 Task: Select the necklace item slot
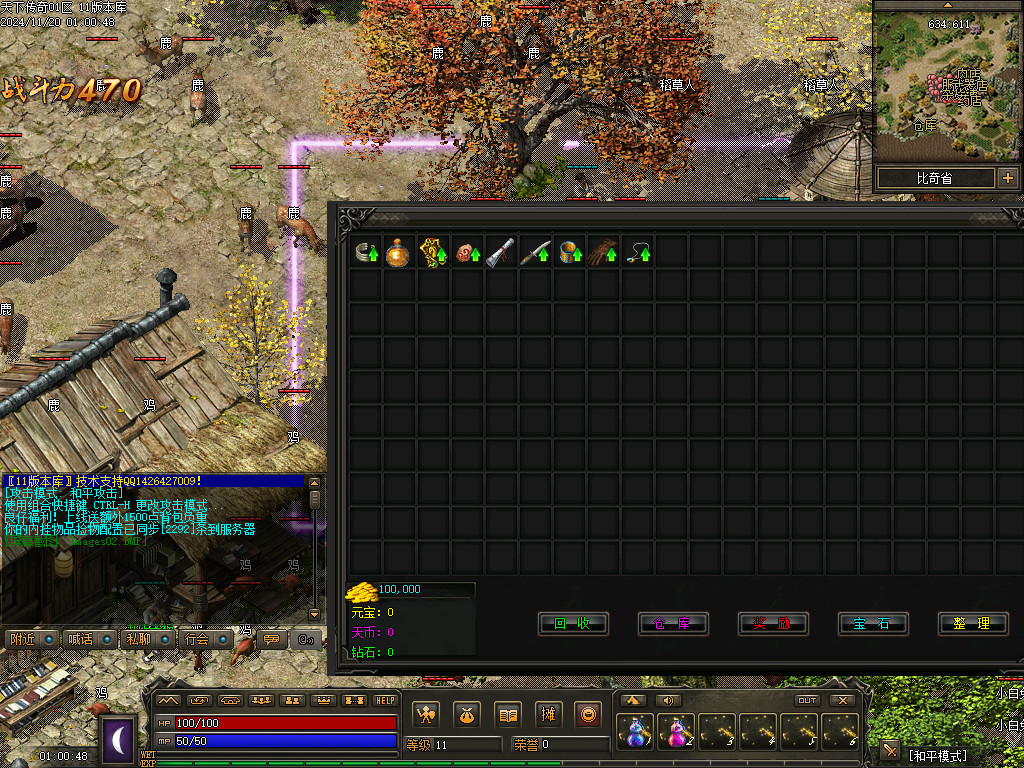637,251
